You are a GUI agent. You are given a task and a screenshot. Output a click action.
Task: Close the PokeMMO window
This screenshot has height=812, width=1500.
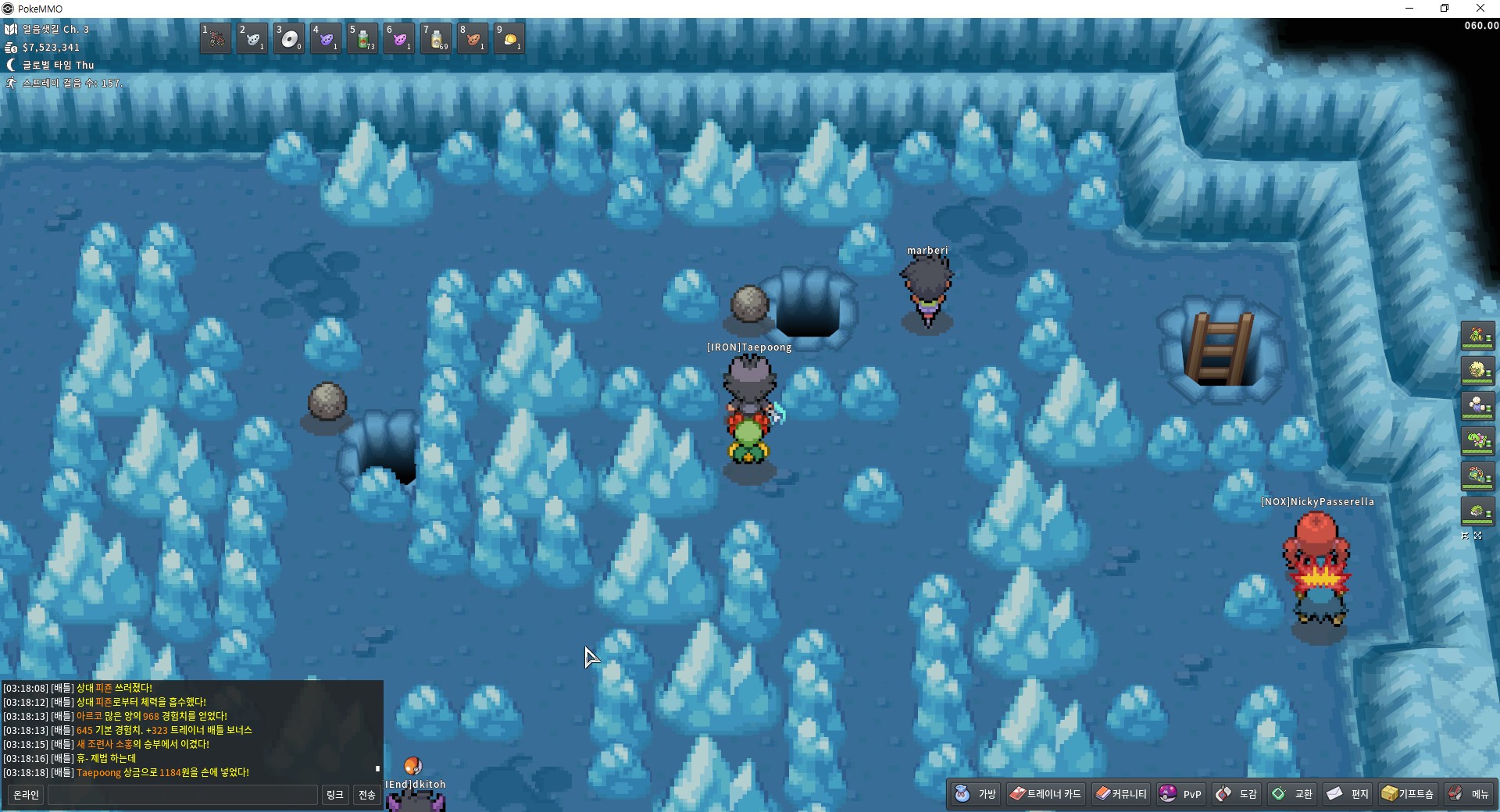1480,9
